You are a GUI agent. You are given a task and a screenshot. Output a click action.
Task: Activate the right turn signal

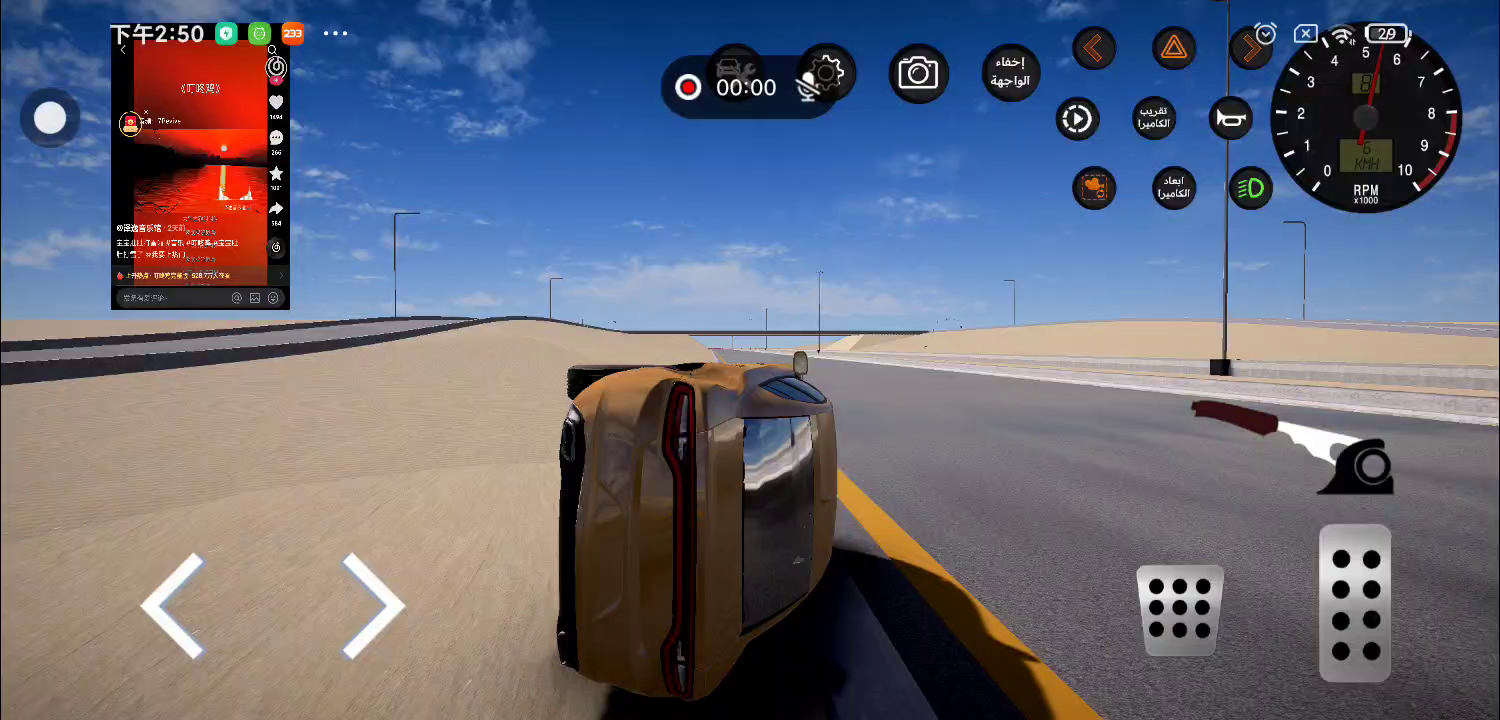click(x=1249, y=48)
